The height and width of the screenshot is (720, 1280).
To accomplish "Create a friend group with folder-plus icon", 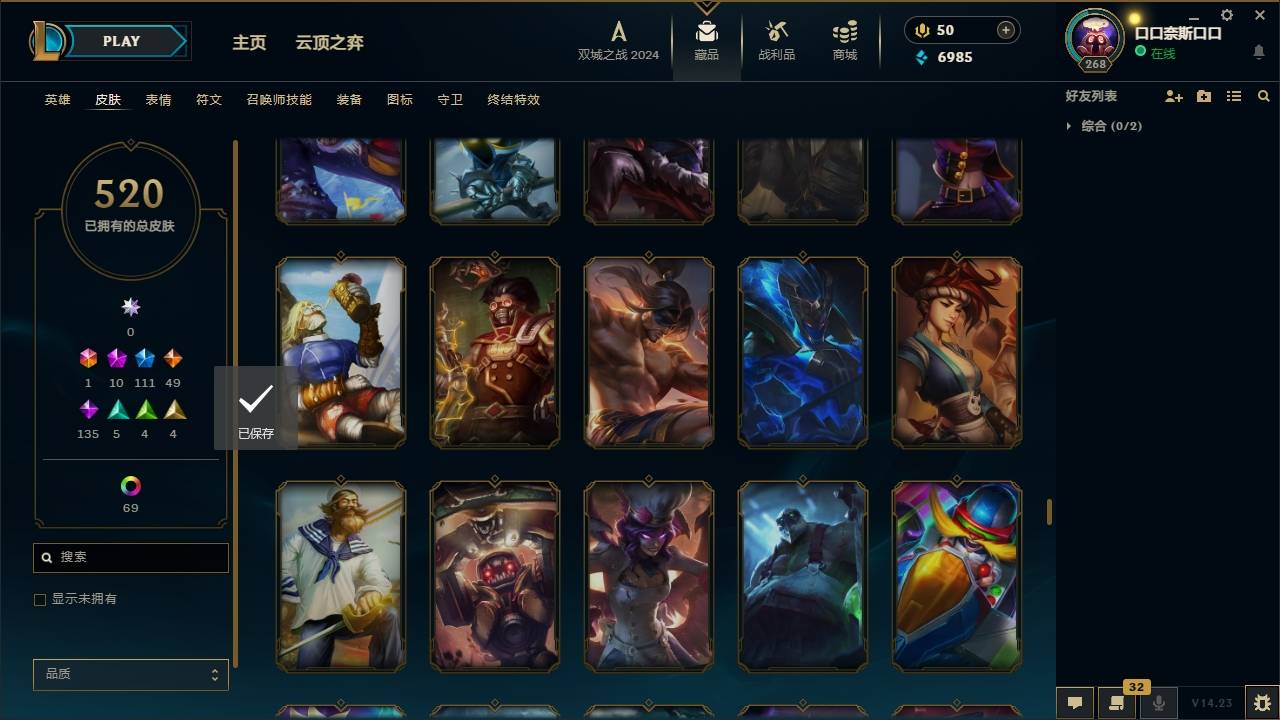I will (1204, 96).
